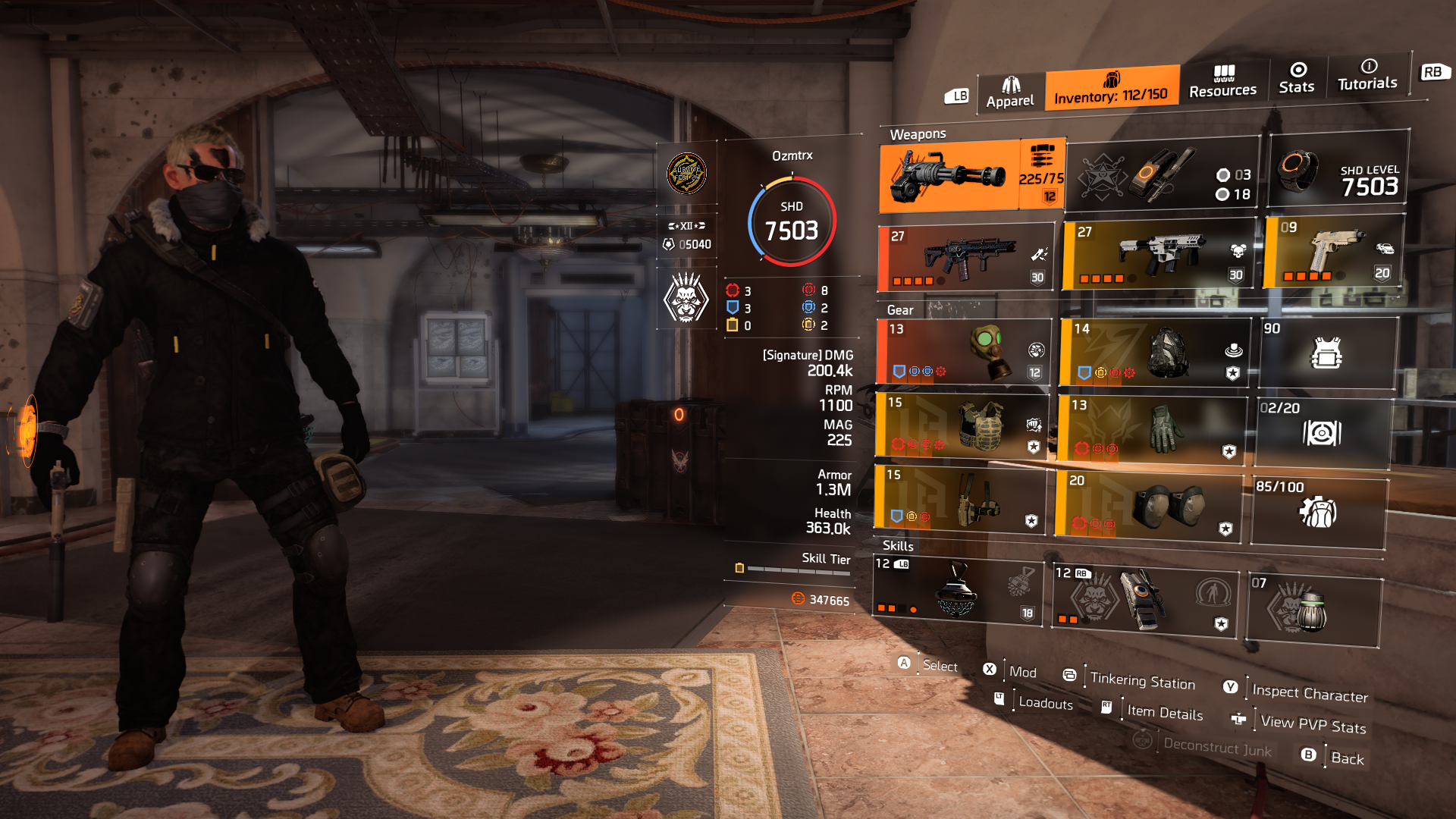Select the equipped primary assault rifle

pos(967,258)
